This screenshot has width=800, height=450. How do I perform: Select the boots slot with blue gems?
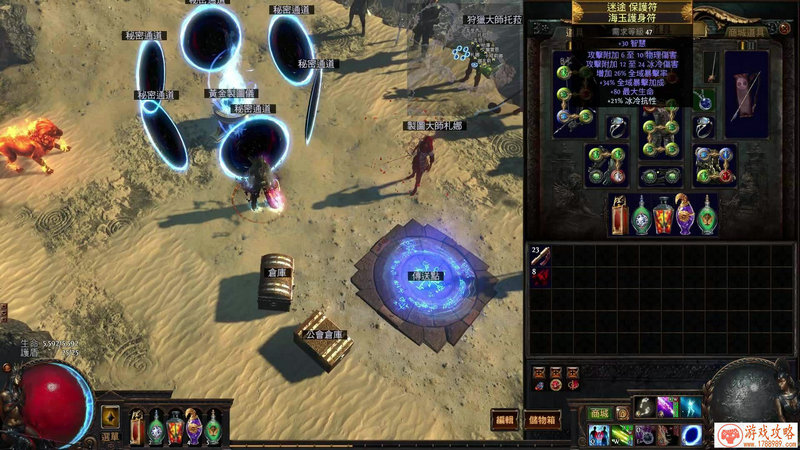[716, 163]
